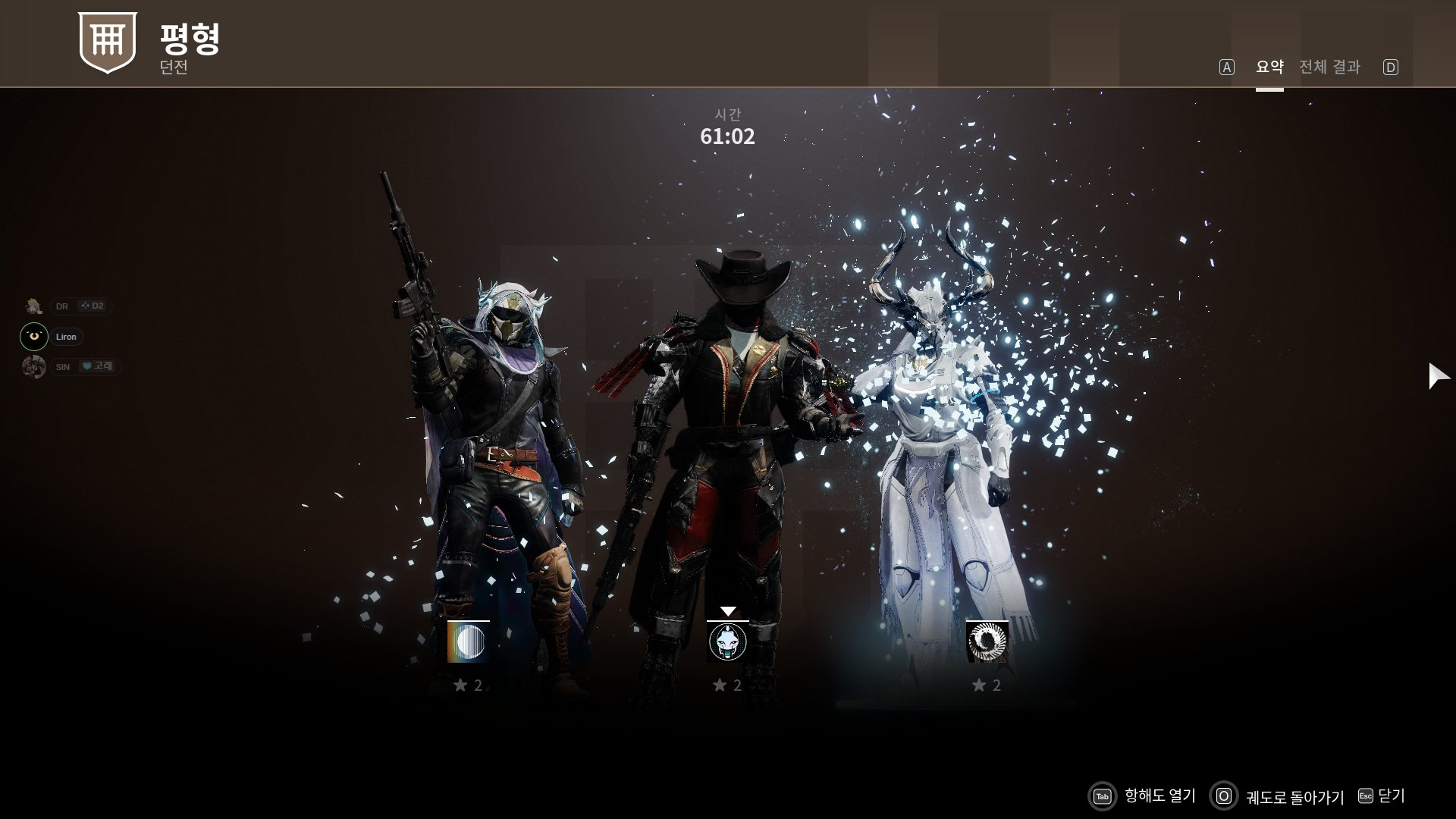This screenshot has width=1456, height=819.
Task: Select the 요약 summary tab
Action: [1269, 67]
